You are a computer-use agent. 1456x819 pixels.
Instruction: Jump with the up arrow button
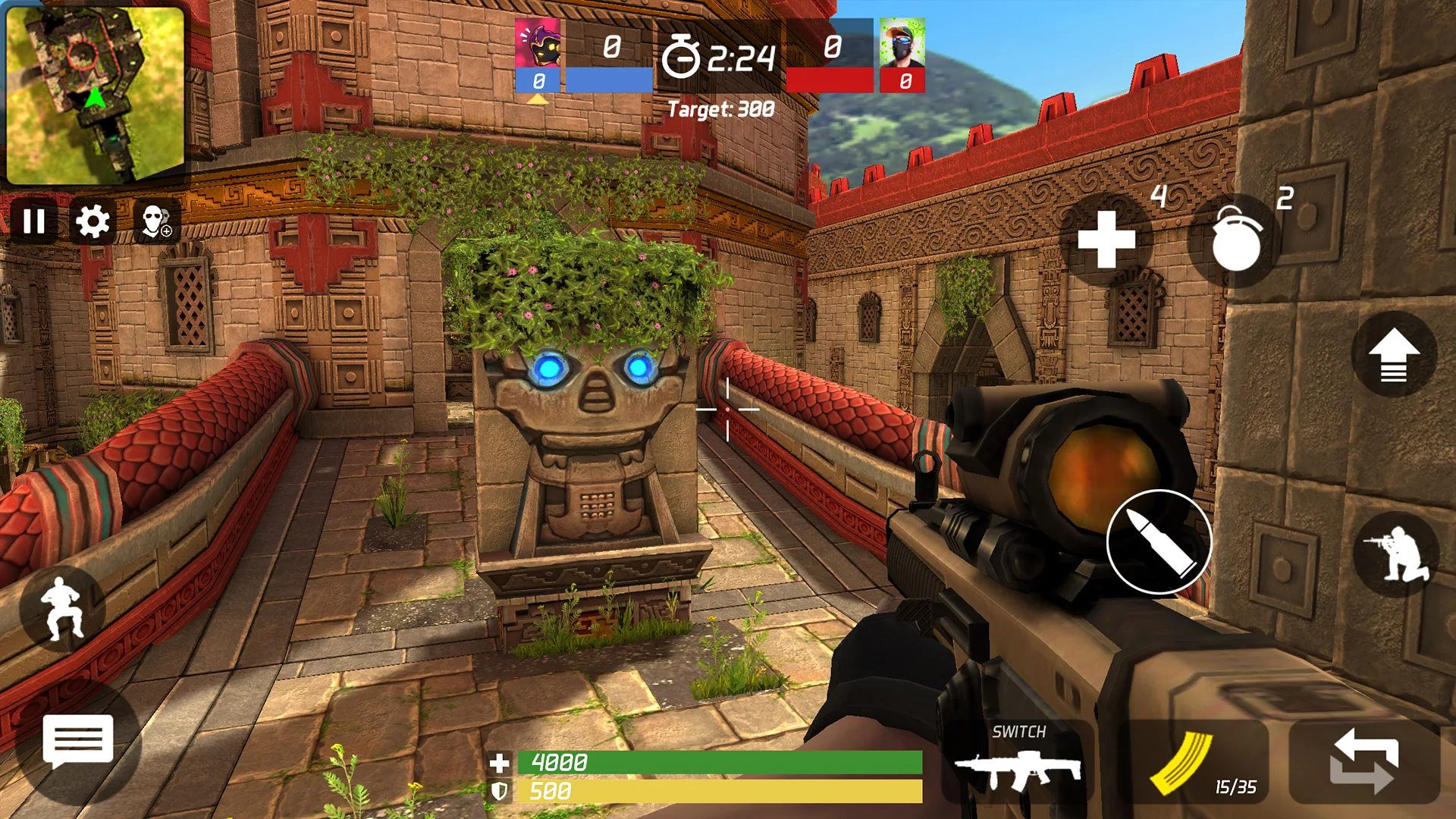1394,355
